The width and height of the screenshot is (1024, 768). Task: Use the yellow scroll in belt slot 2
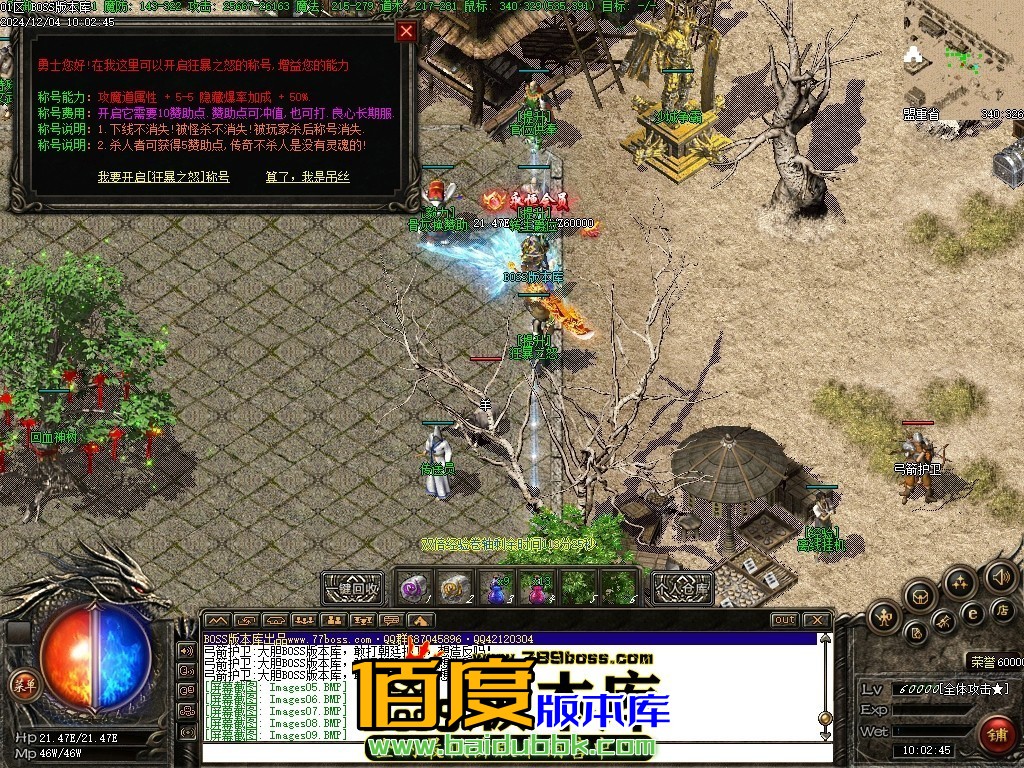(456, 588)
